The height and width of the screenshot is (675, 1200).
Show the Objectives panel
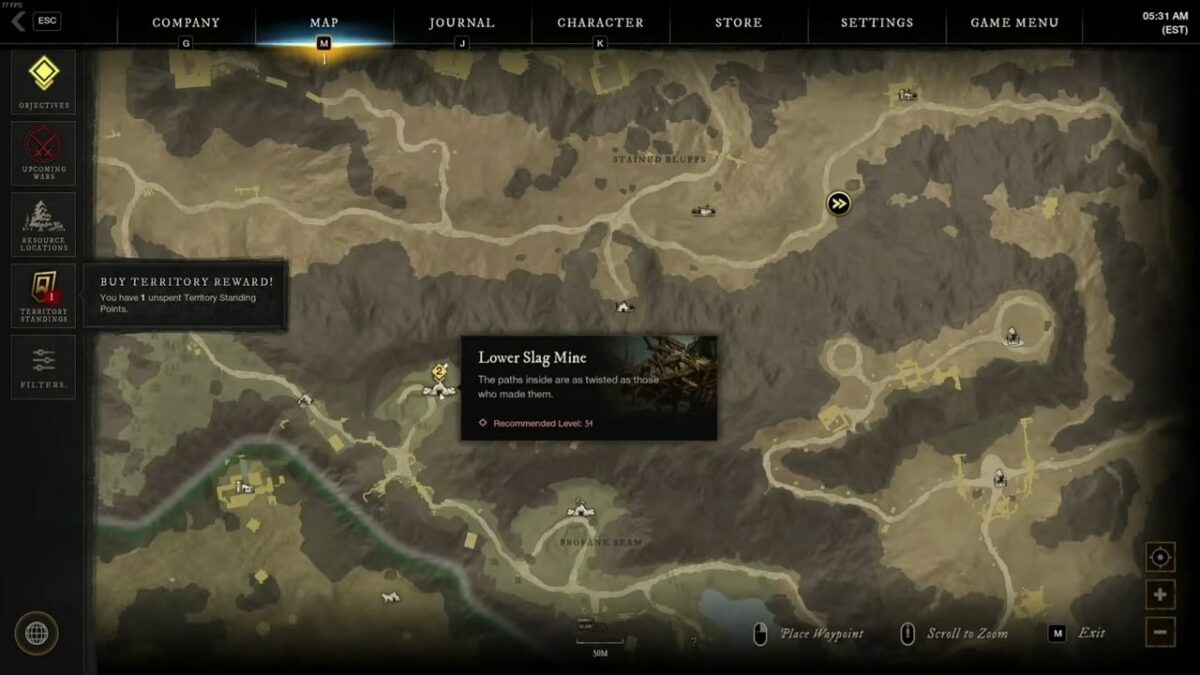[x=44, y=81]
